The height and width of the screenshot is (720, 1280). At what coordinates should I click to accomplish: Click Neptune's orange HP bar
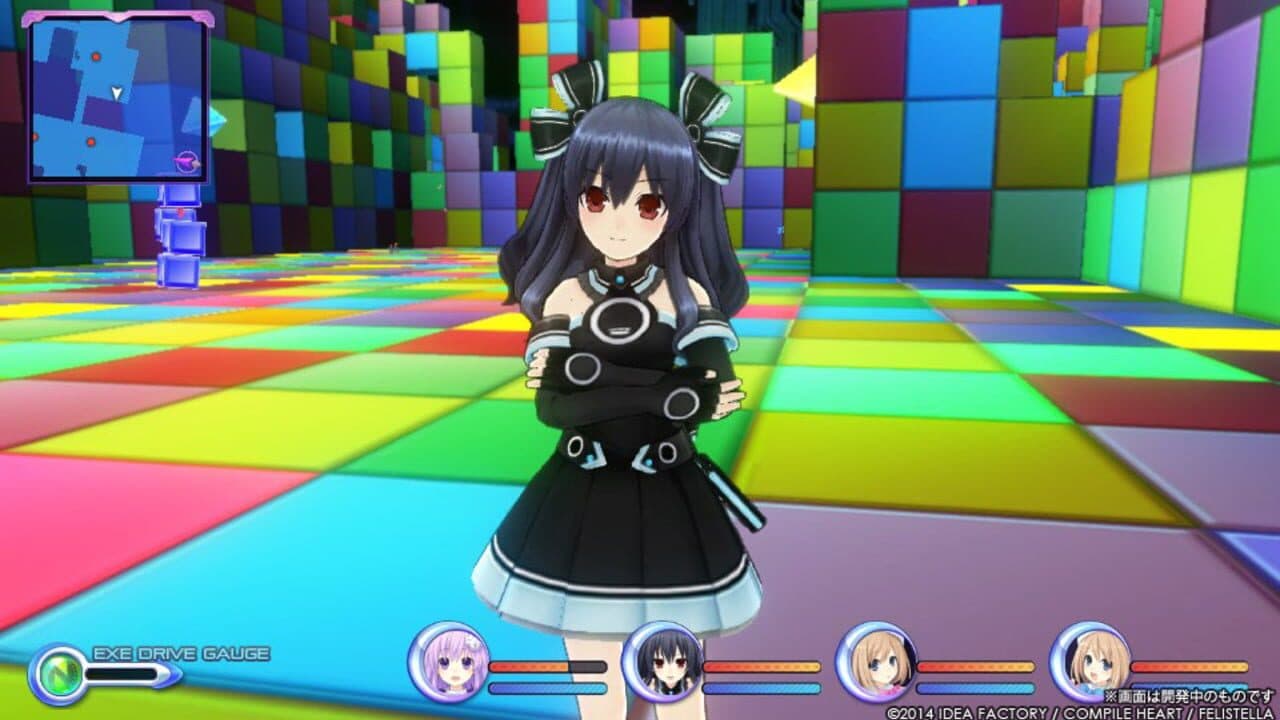530,668
